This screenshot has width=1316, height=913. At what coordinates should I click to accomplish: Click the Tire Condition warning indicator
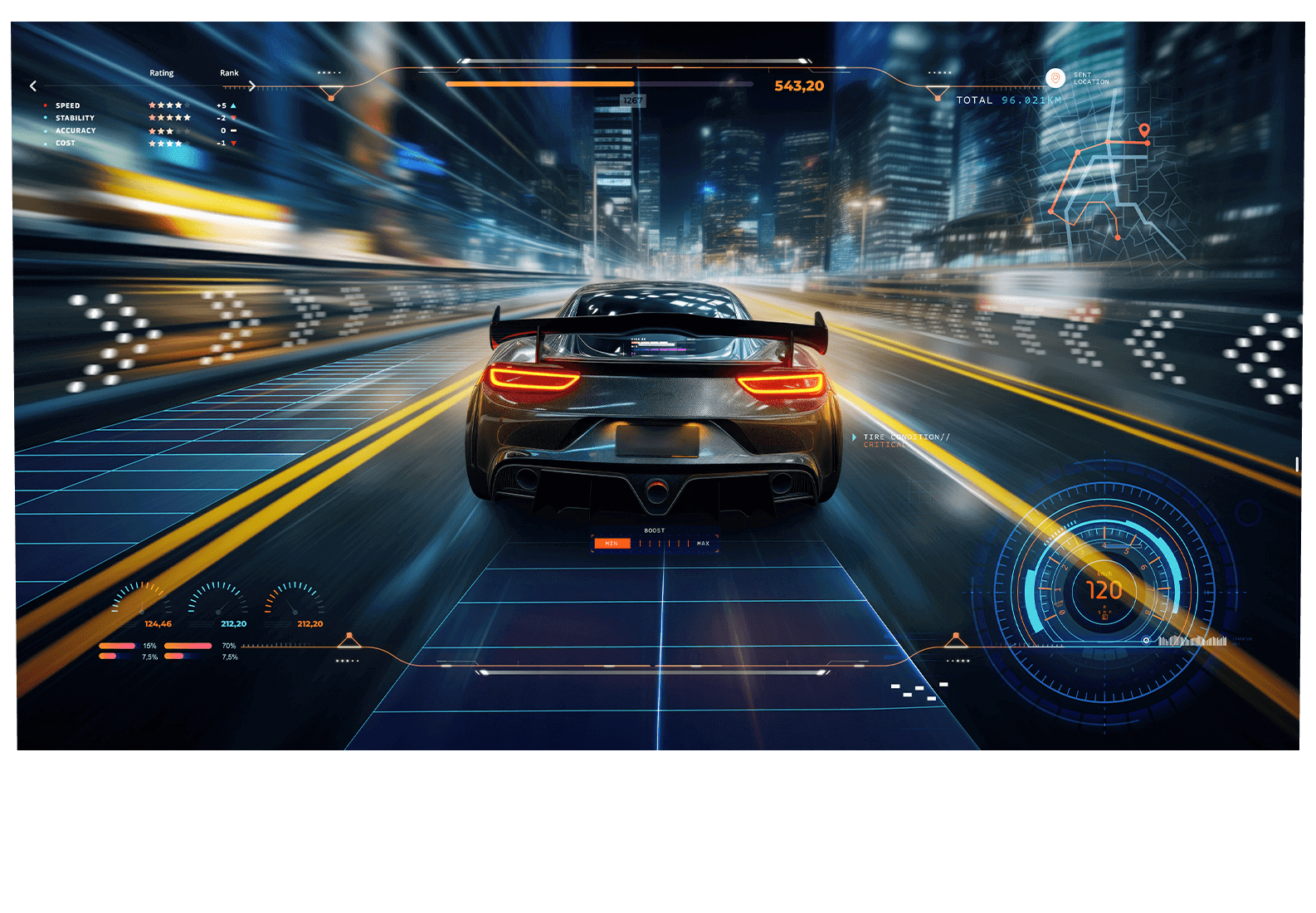[x=906, y=440]
